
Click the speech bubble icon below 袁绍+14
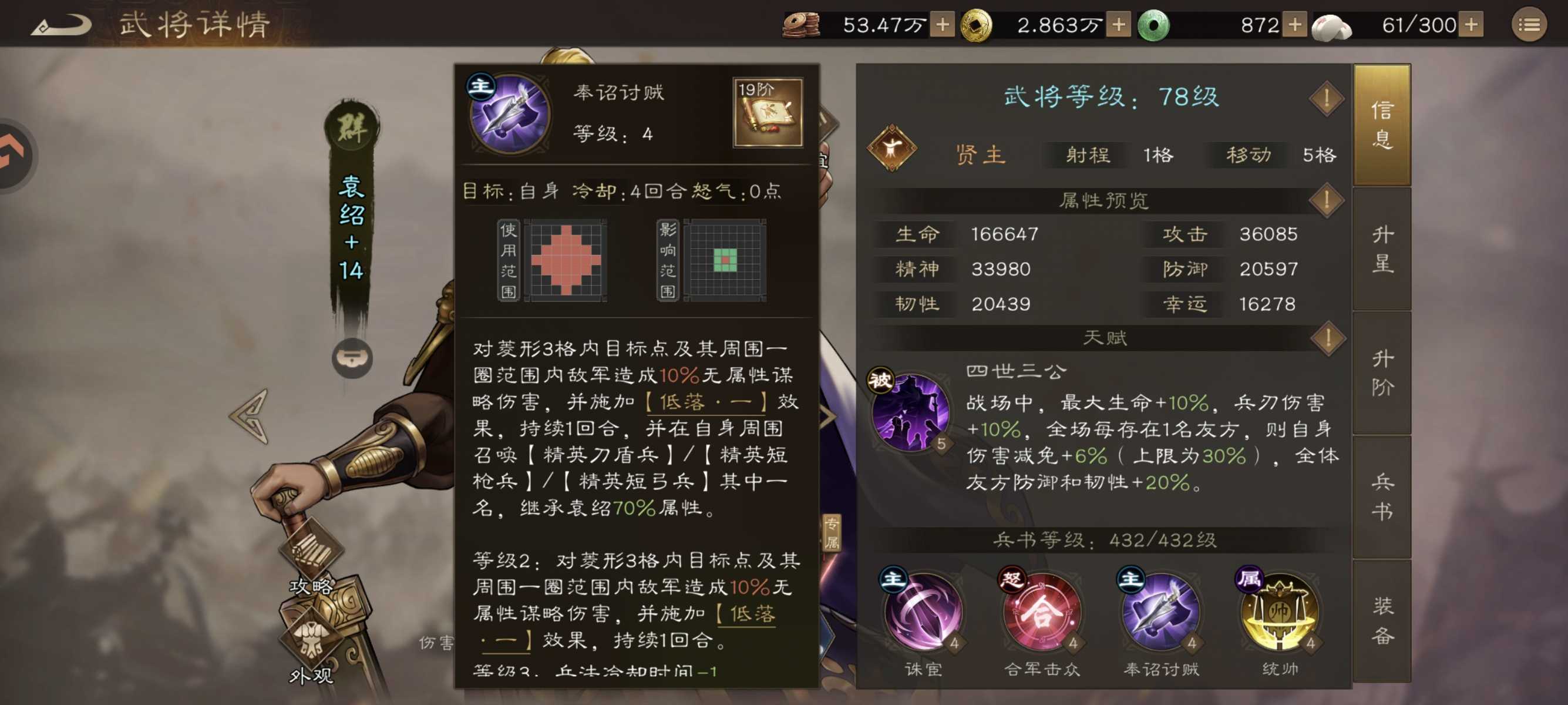(x=353, y=359)
